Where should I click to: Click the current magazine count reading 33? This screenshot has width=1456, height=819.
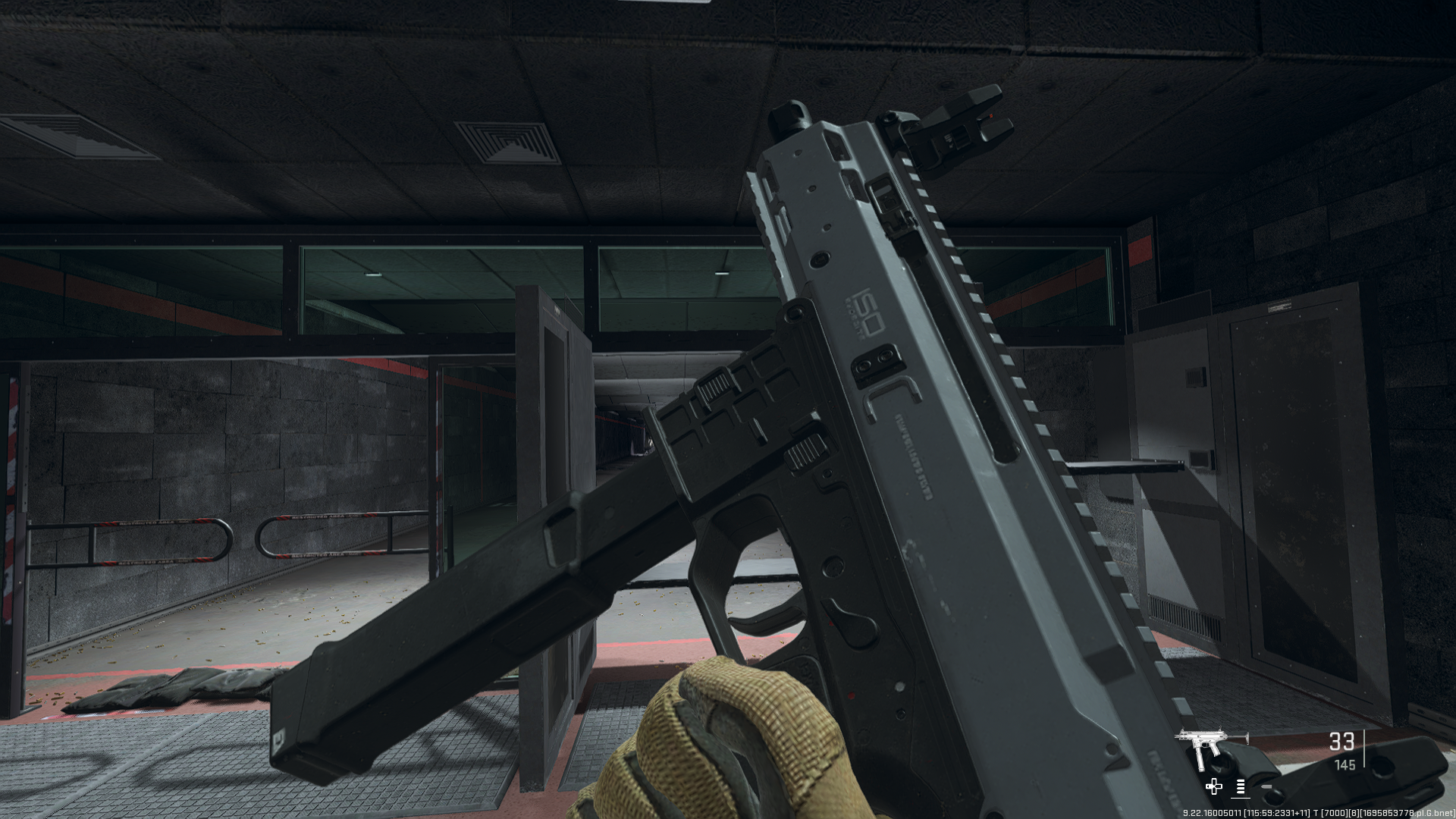tap(1342, 742)
